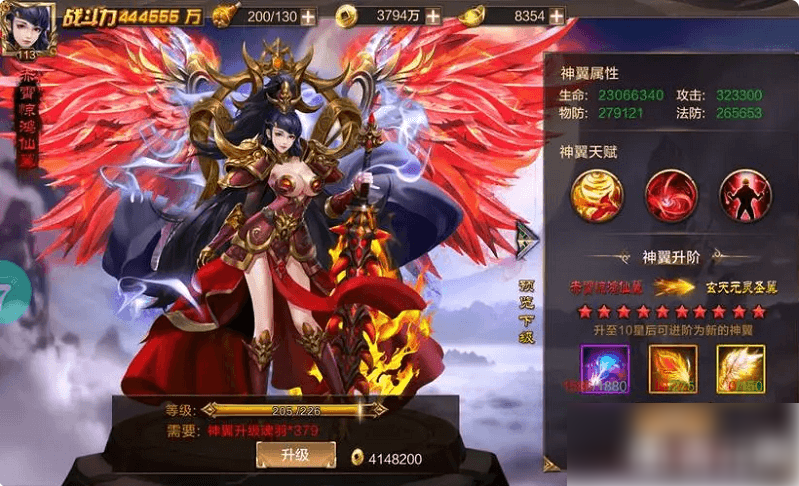
Task: Add stamina with plus beside 200/130
Action: [x=308, y=17]
